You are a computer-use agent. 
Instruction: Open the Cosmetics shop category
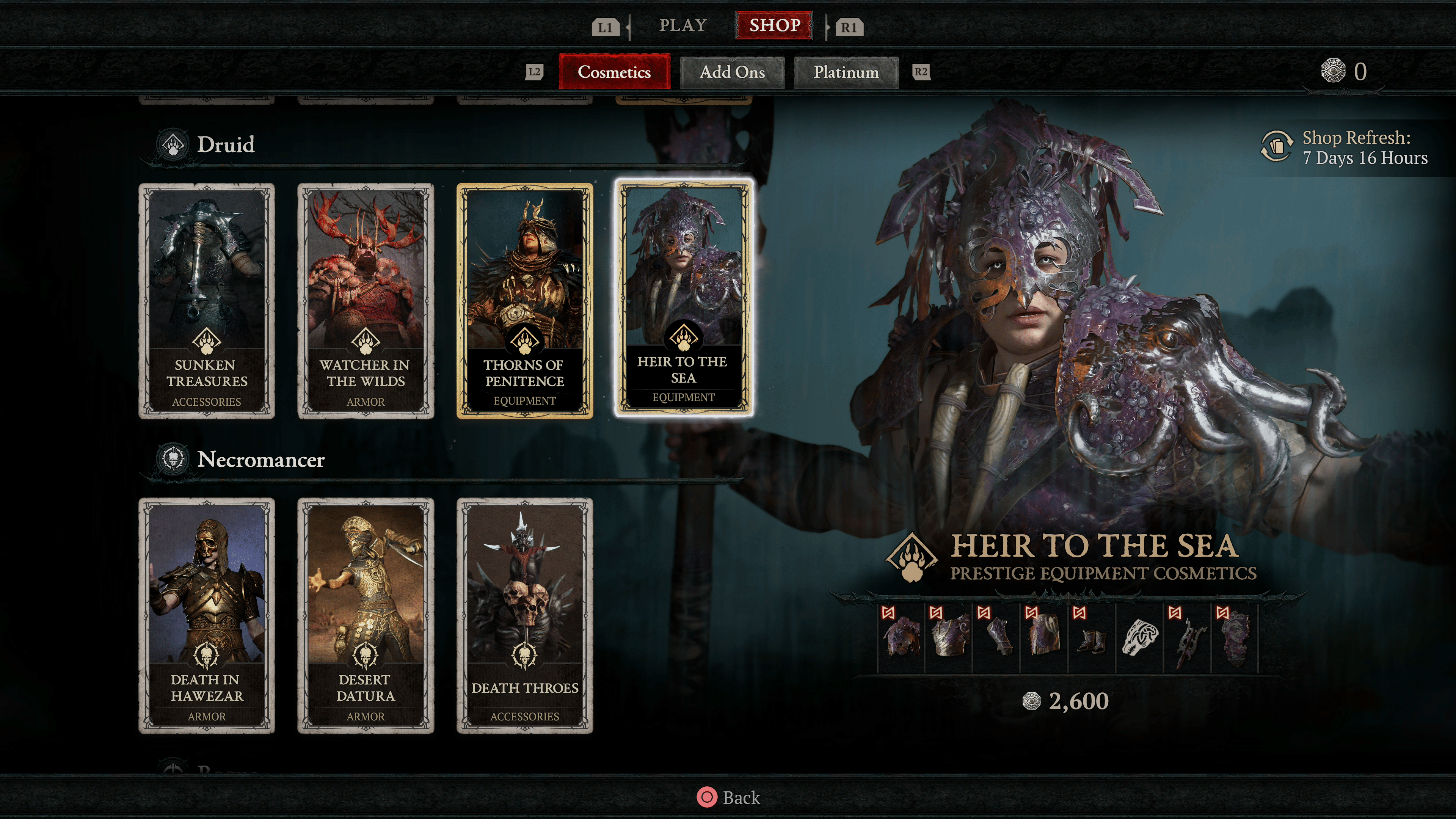tap(614, 72)
